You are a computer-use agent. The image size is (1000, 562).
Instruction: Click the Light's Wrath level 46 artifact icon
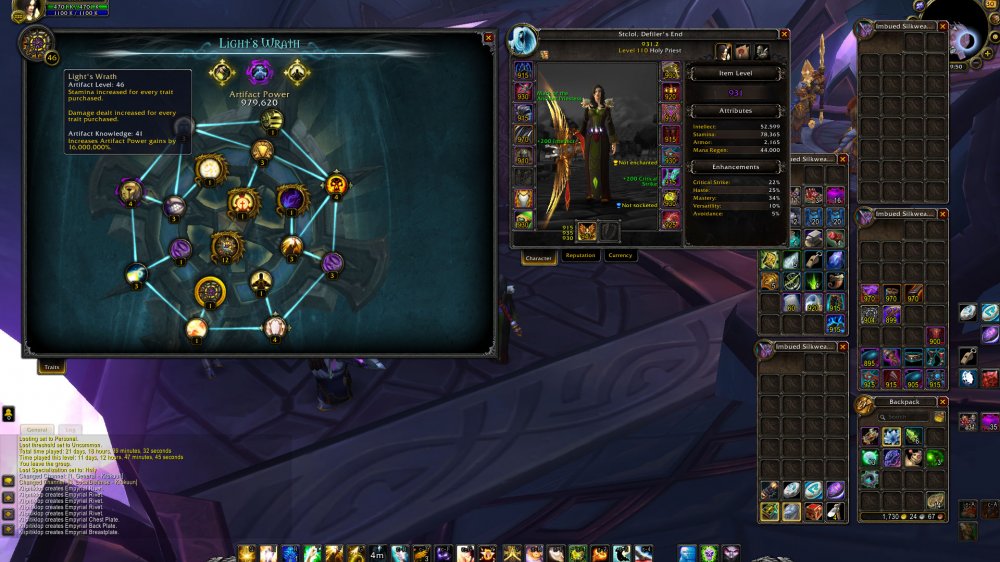[x=36, y=44]
